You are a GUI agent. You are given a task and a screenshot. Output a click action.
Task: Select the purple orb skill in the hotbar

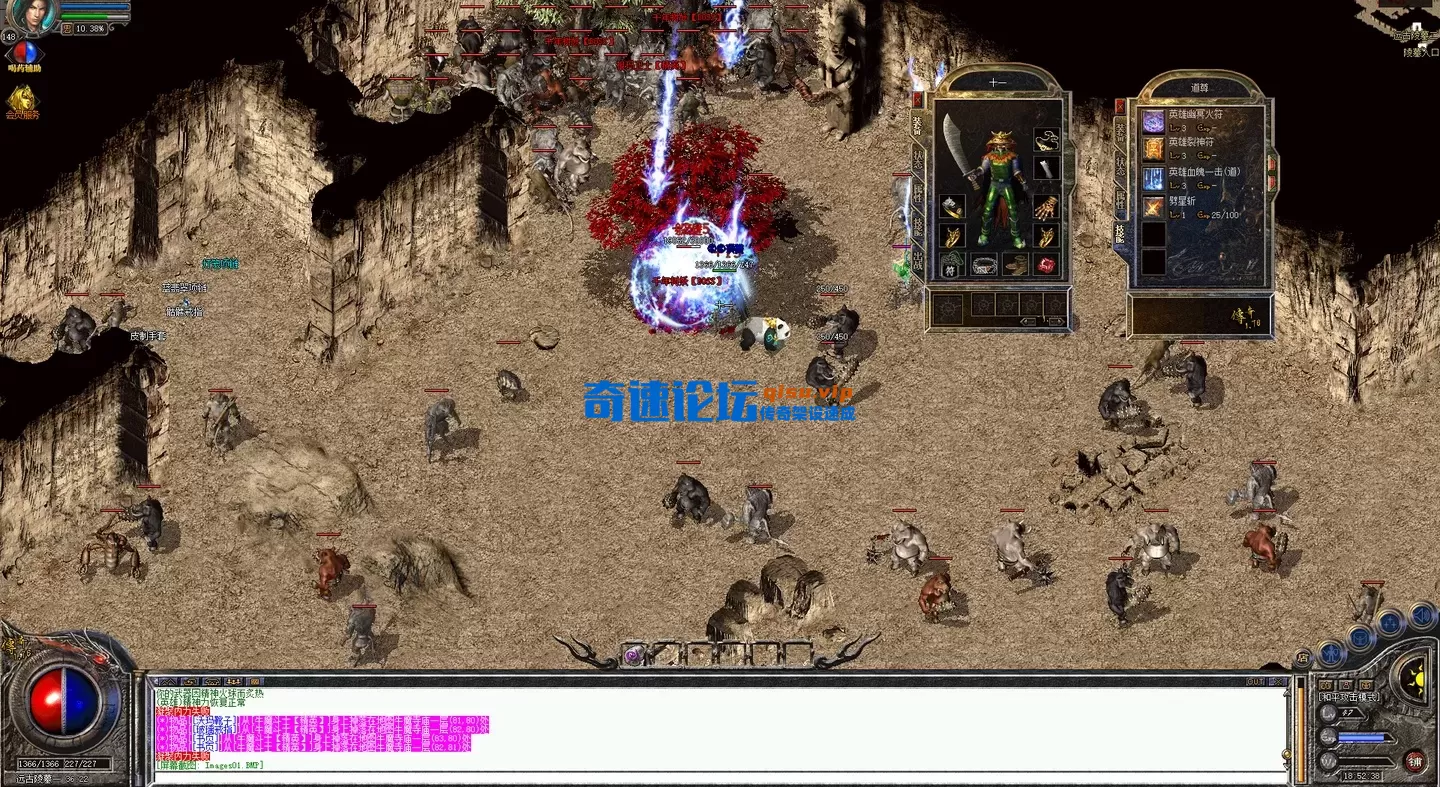(632, 654)
